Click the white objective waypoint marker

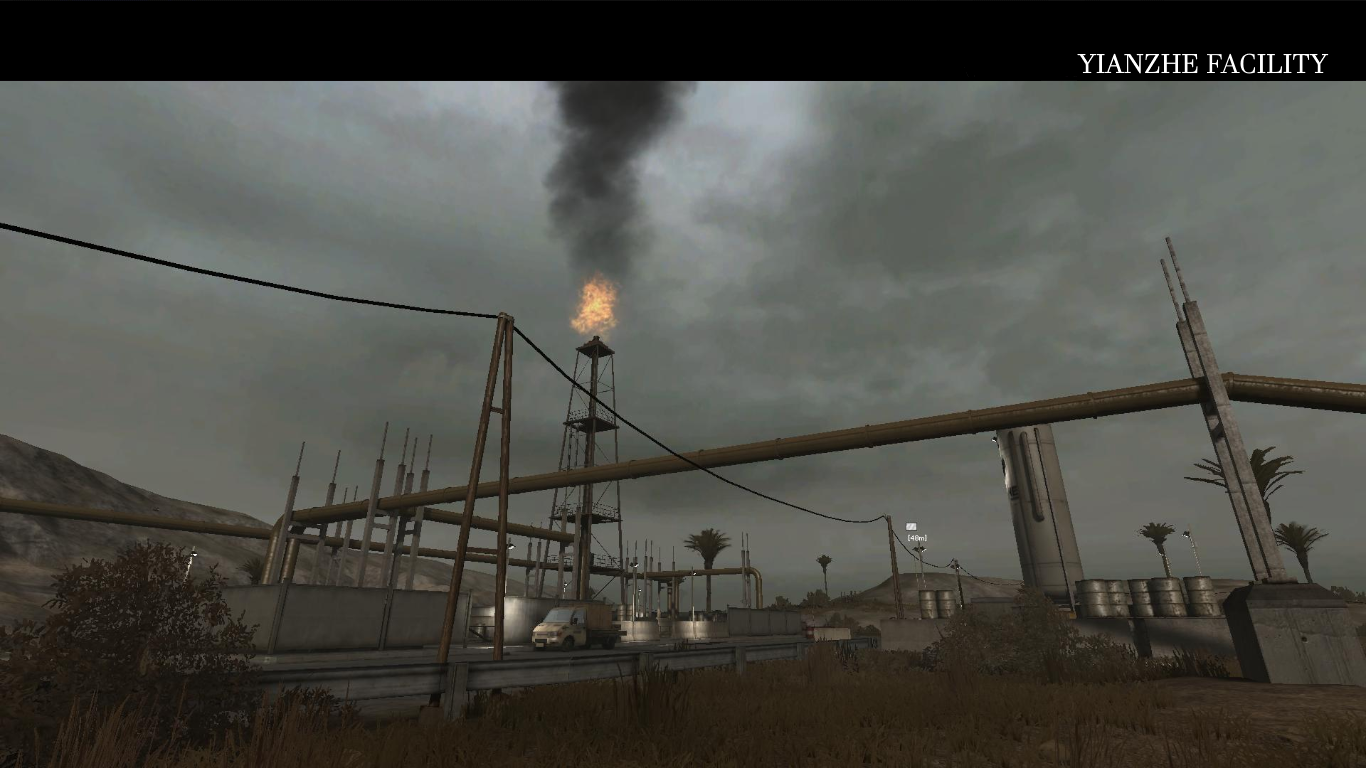click(x=911, y=527)
